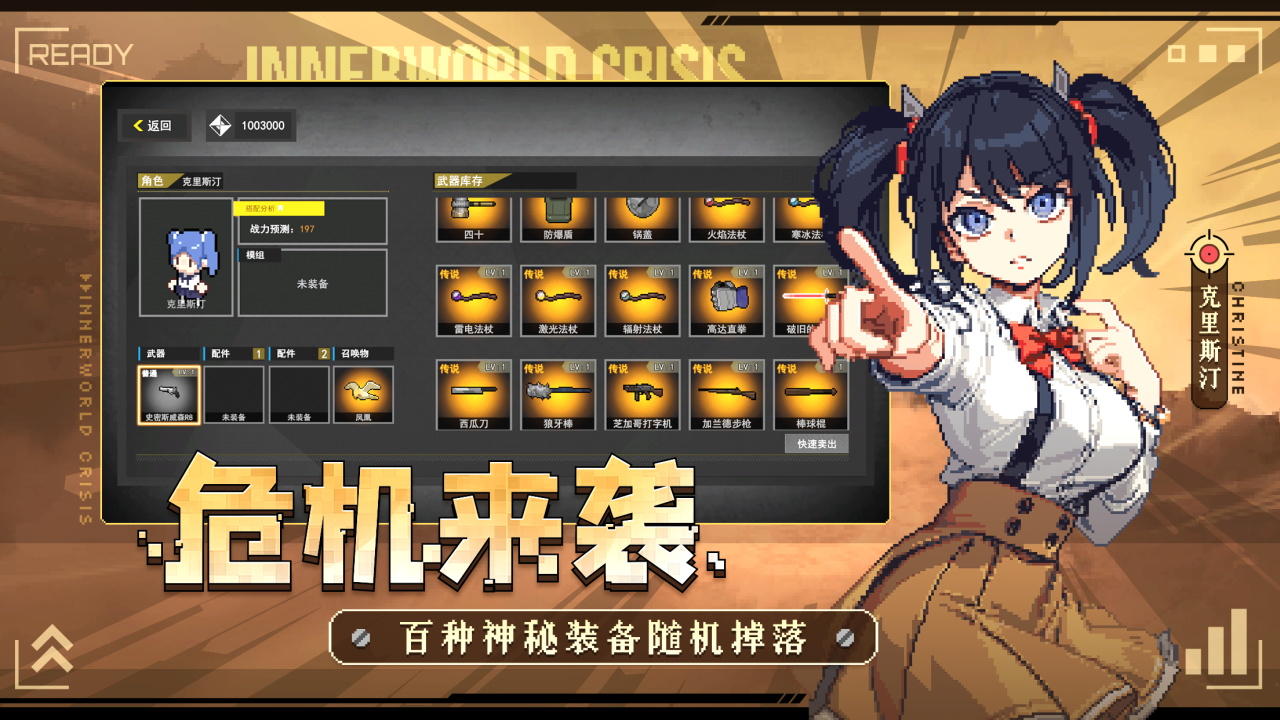Click the 1003000 currency display
The width and height of the screenshot is (1280, 720).
point(252,127)
